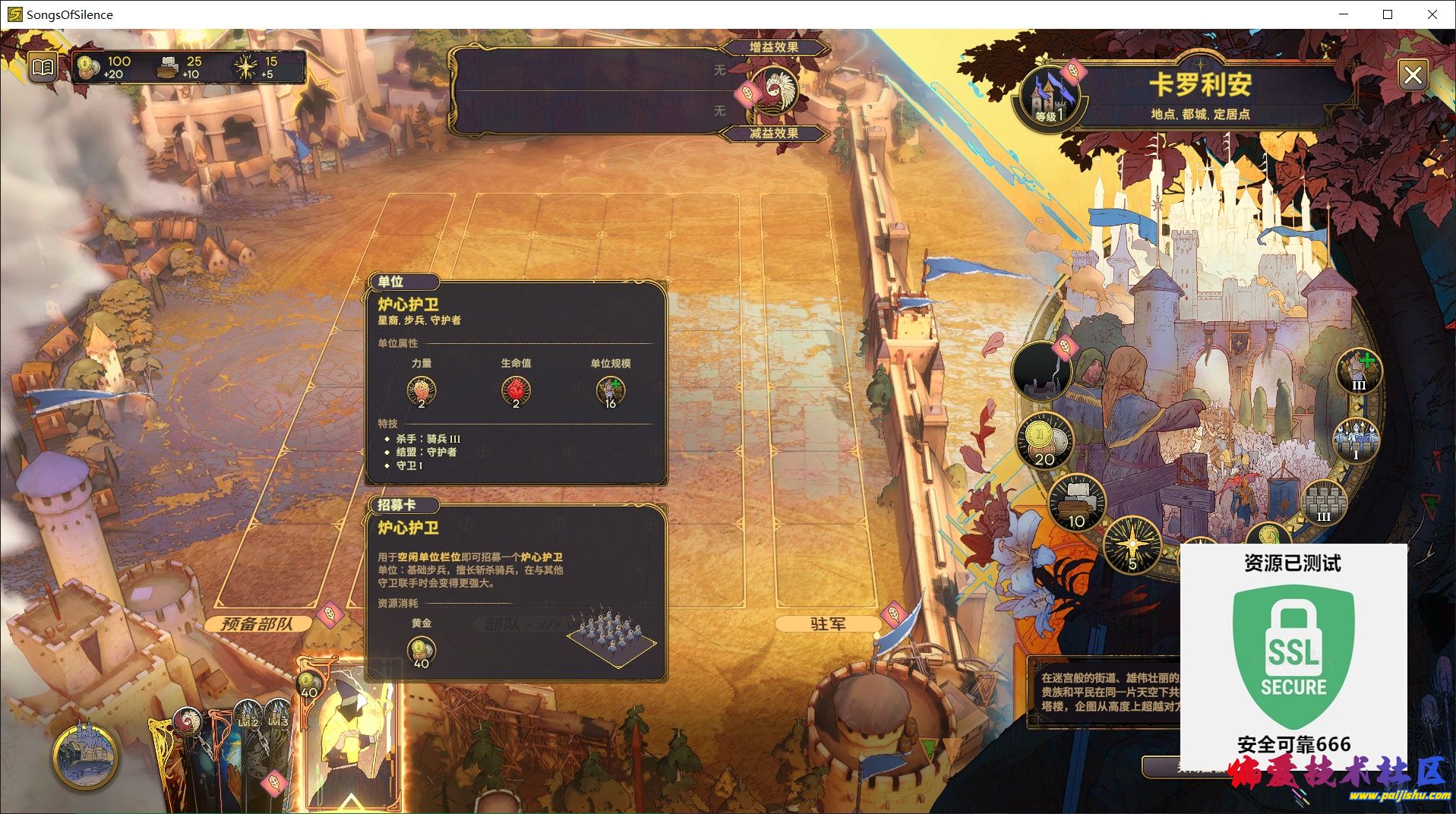The height and width of the screenshot is (814, 1456).
Task: Minimize the SongsOfSilence window
Action: point(1344,14)
